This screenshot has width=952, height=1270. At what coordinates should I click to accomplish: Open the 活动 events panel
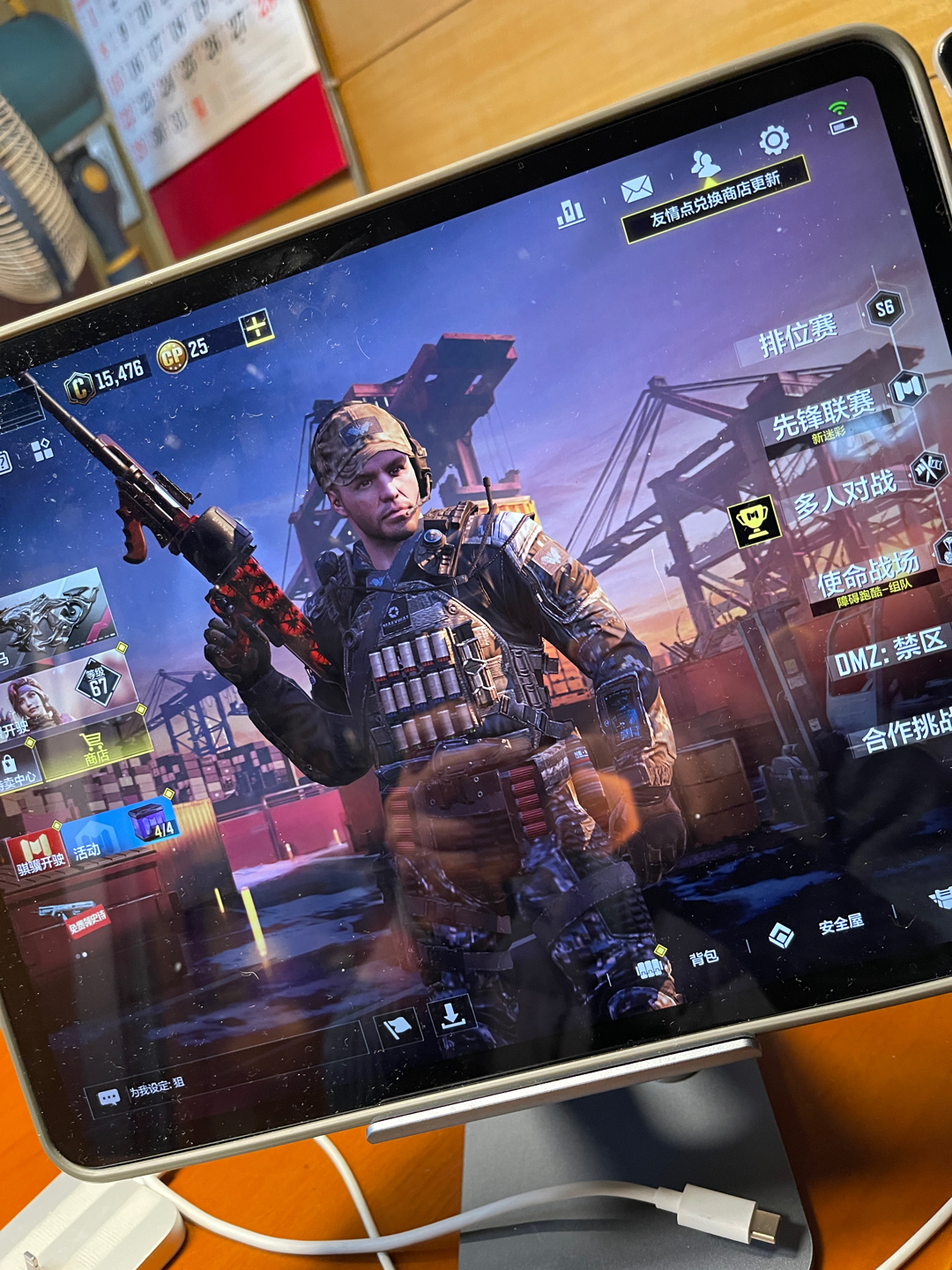pyautogui.click(x=88, y=850)
